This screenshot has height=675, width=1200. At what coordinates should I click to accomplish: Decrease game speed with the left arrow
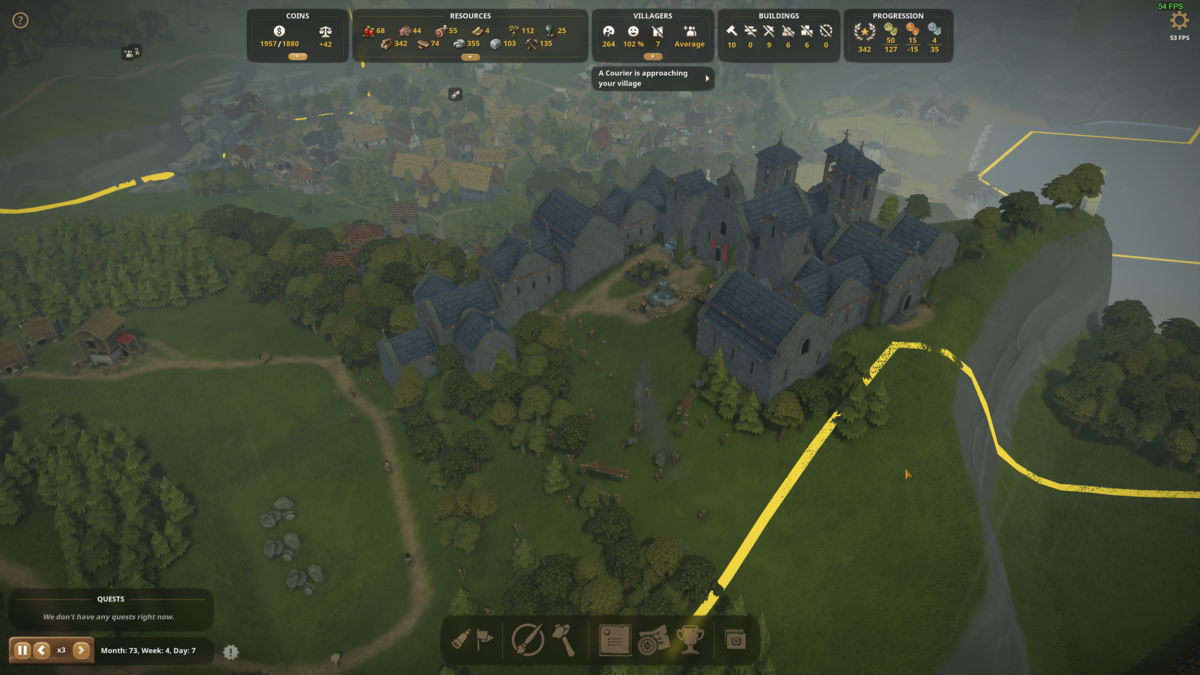tap(42, 650)
